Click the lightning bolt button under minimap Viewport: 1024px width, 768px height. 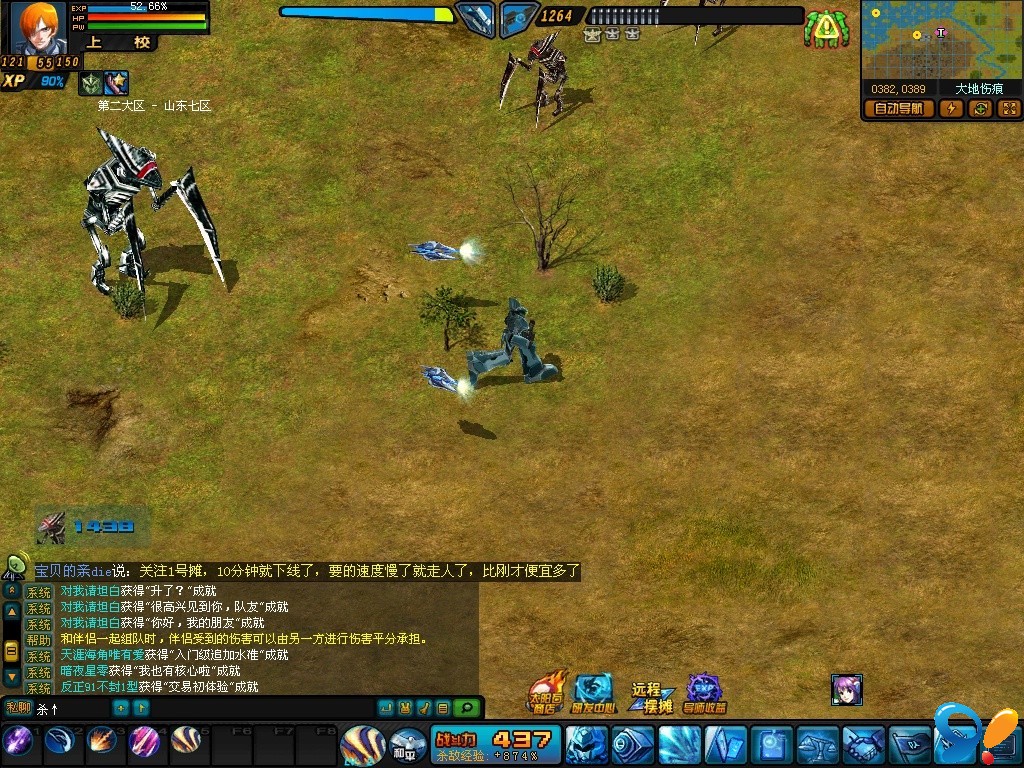point(952,109)
